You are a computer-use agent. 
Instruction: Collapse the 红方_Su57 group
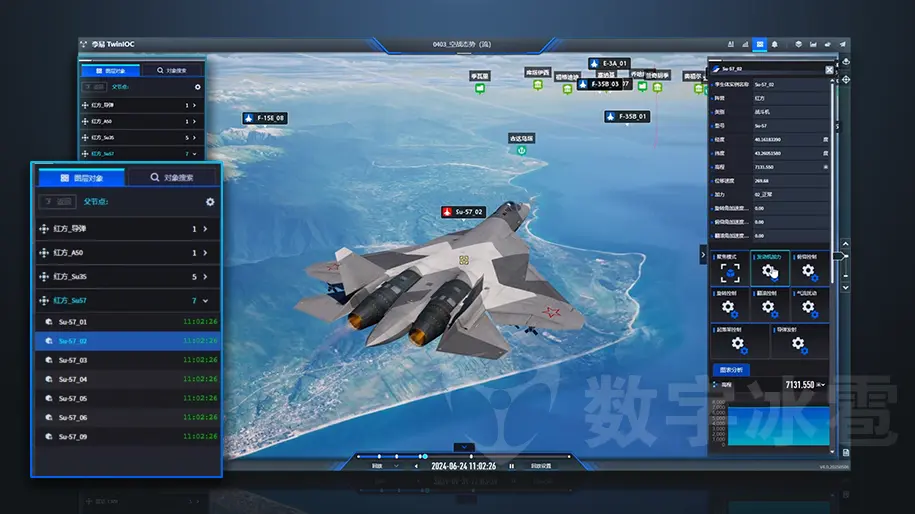click(205, 300)
